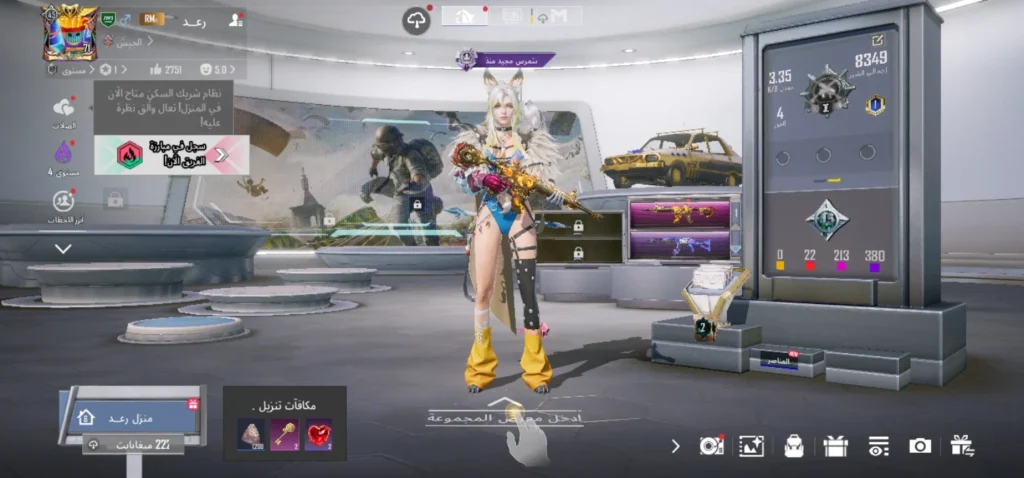Open the camera icon in bottom toolbar
The width and height of the screenshot is (1024, 478).
pyautogui.click(x=920, y=446)
